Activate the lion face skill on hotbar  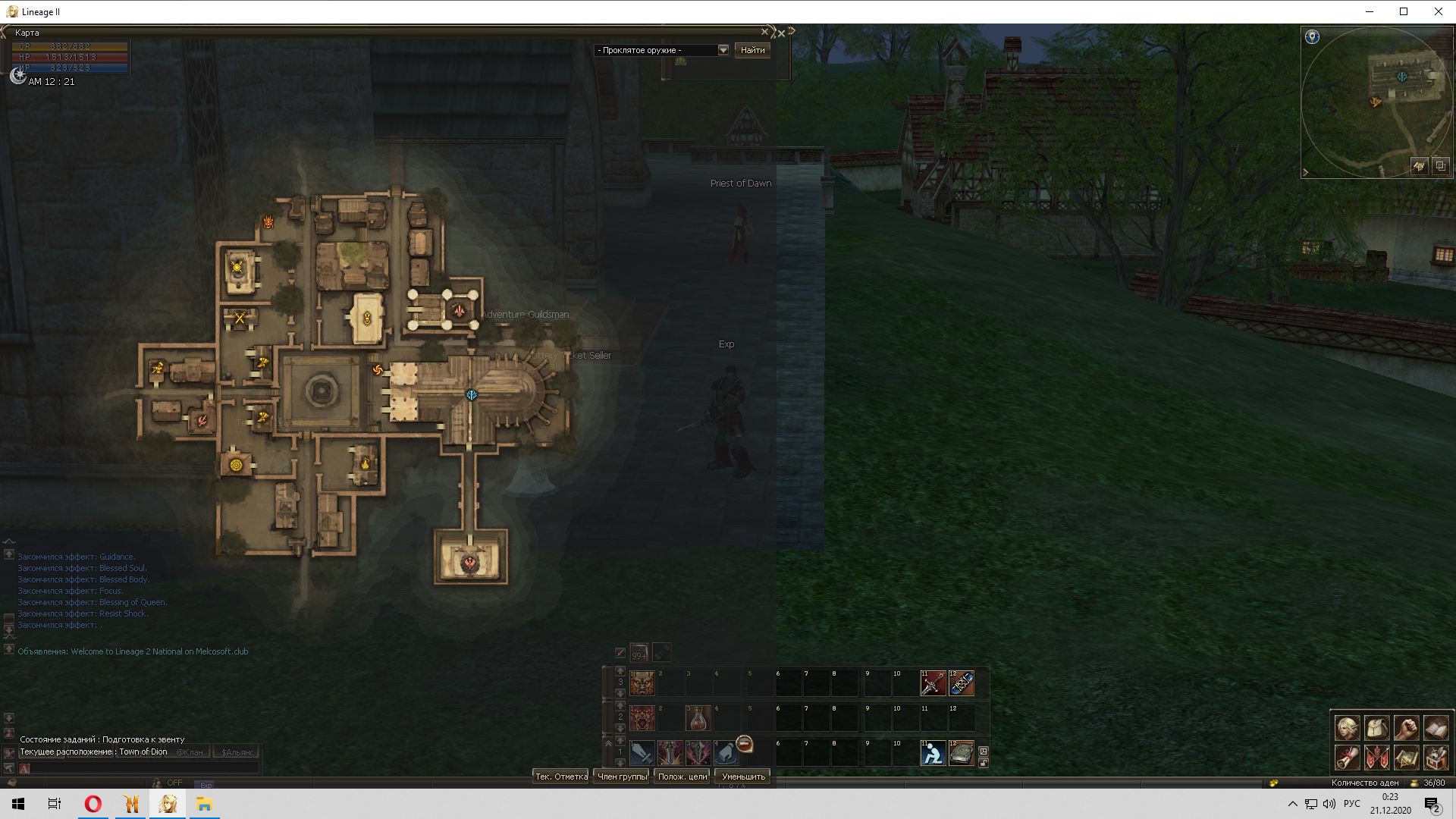point(642,683)
